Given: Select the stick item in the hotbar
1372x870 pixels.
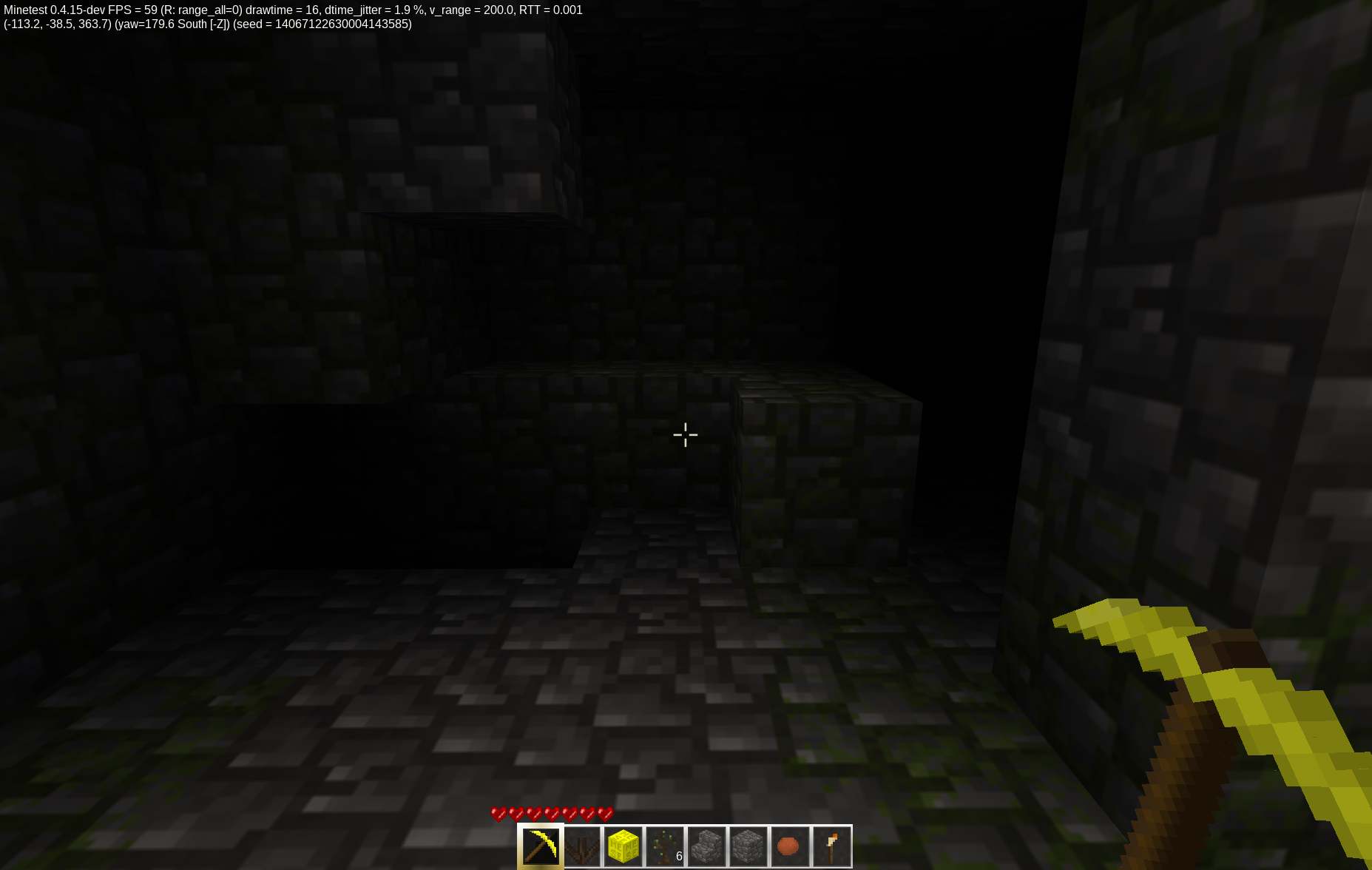Looking at the screenshot, I should click(584, 846).
